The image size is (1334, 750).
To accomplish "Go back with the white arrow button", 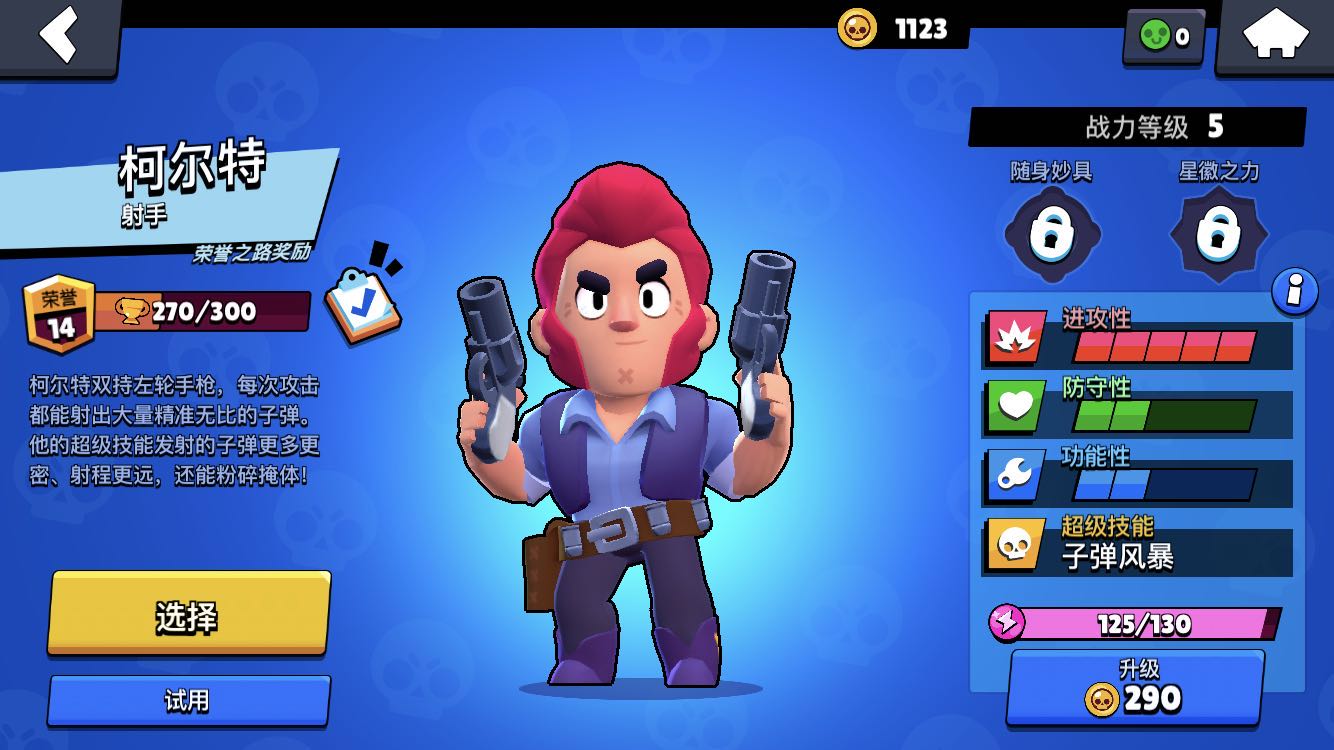I will [58, 36].
